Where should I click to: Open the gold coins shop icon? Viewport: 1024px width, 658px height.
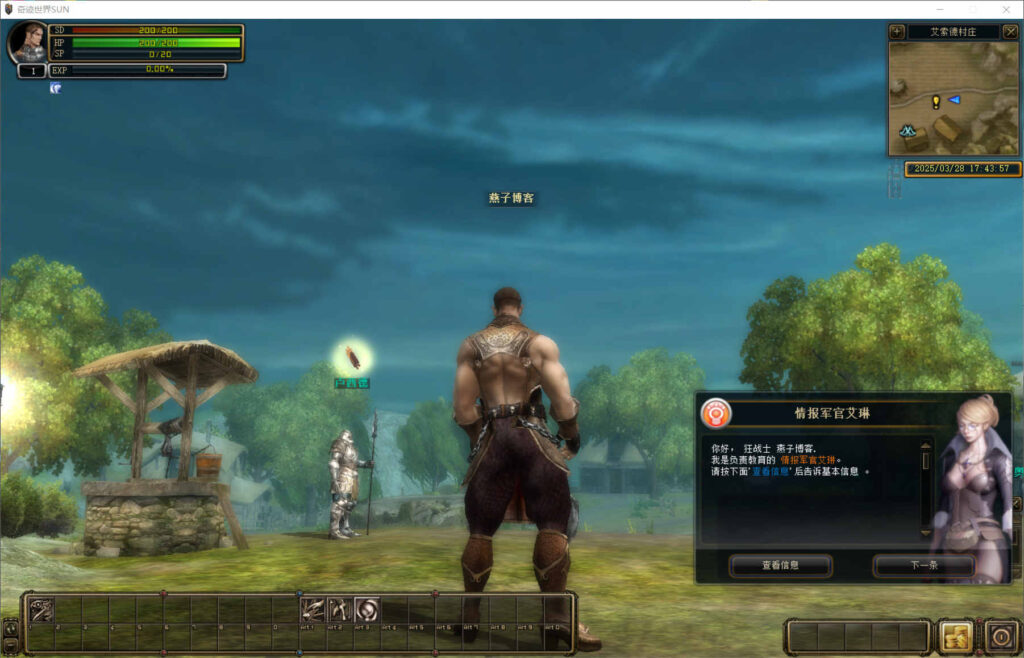(x=956, y=636)
